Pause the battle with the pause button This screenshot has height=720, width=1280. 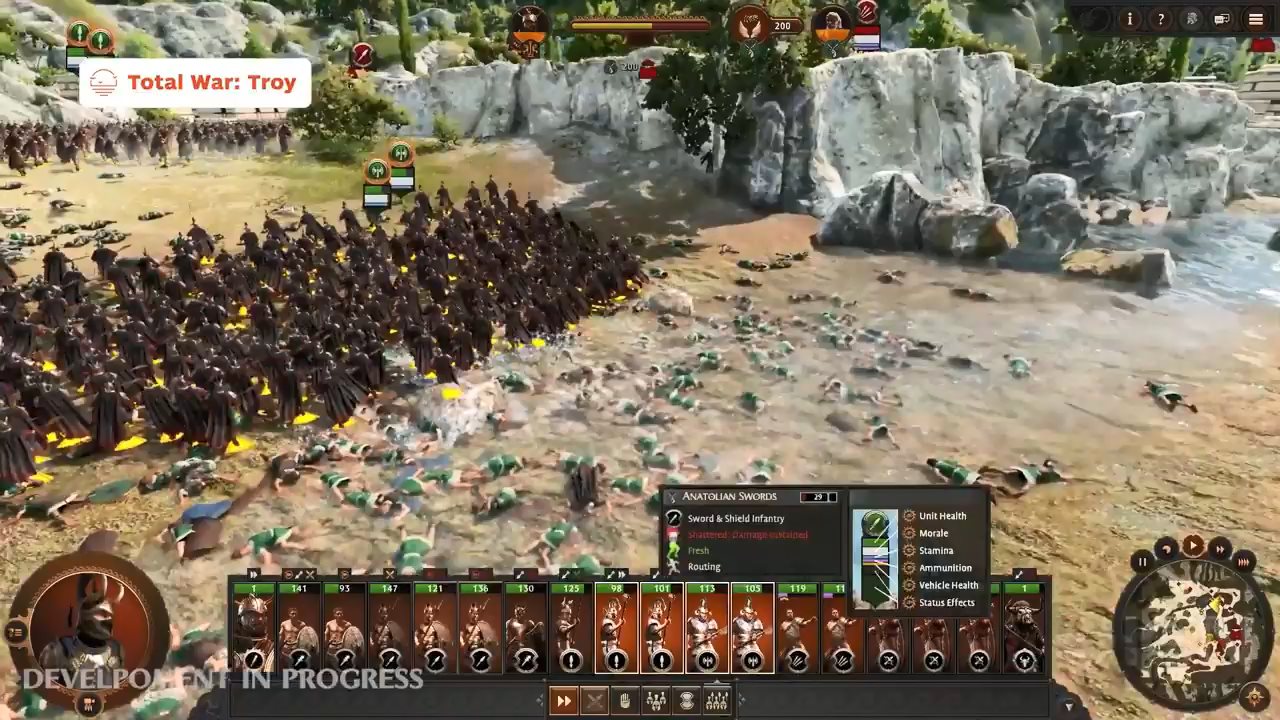coord(1143,562)
